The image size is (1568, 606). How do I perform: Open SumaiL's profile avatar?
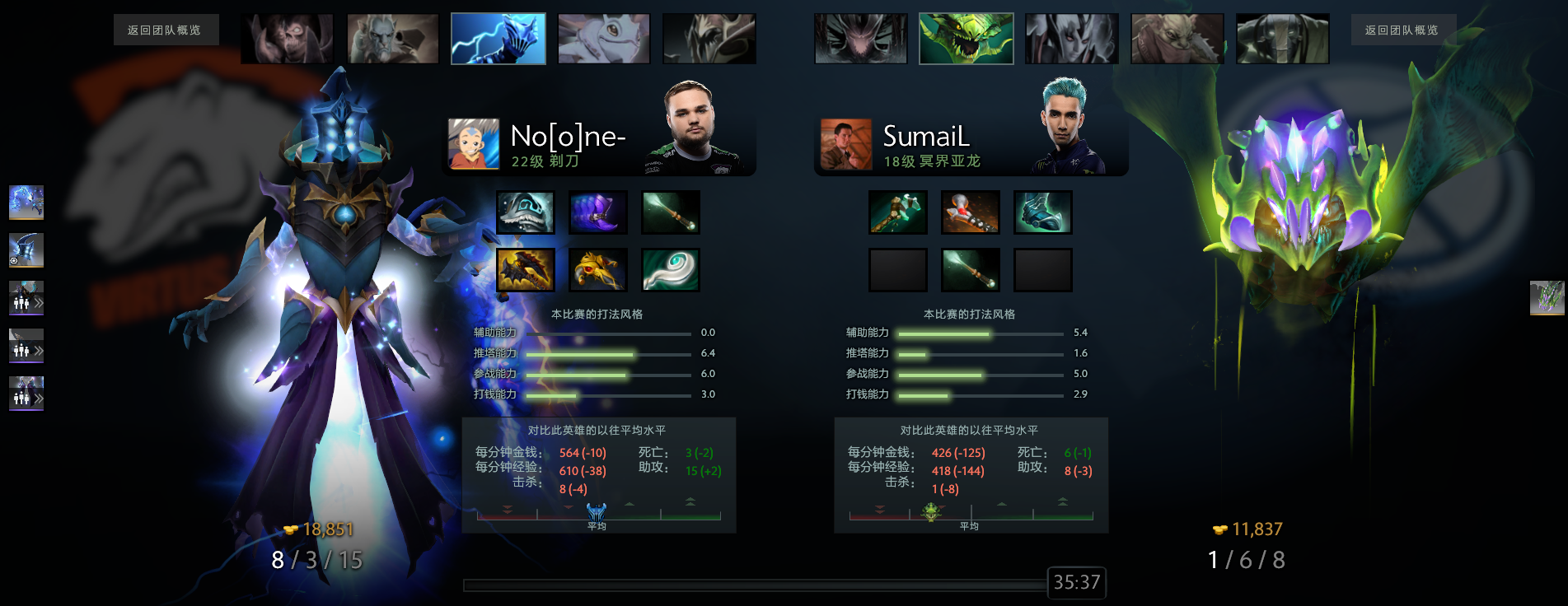[845, 144]
